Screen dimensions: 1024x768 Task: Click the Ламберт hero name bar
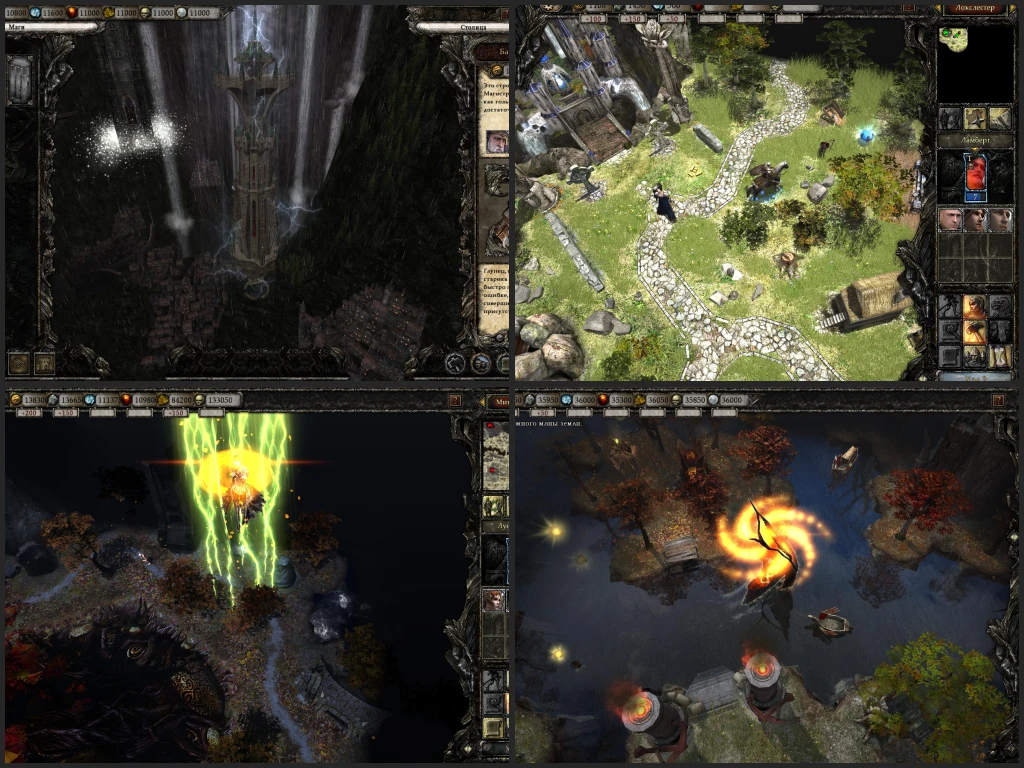pyautogui.click(x=974, y=141)
